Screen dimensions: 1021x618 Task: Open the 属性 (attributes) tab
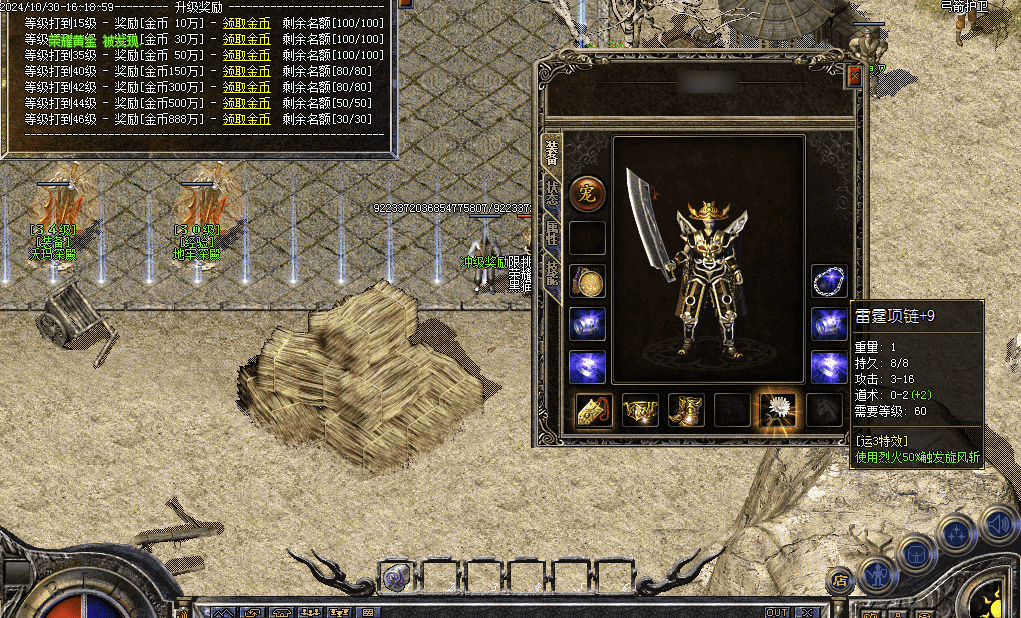click(552, 234)
